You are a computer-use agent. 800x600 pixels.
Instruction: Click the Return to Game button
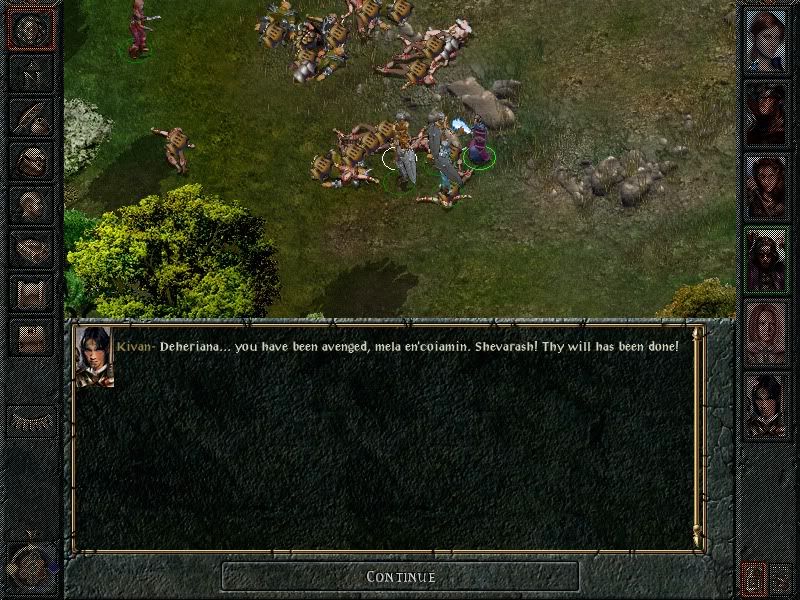pos(30,29)
